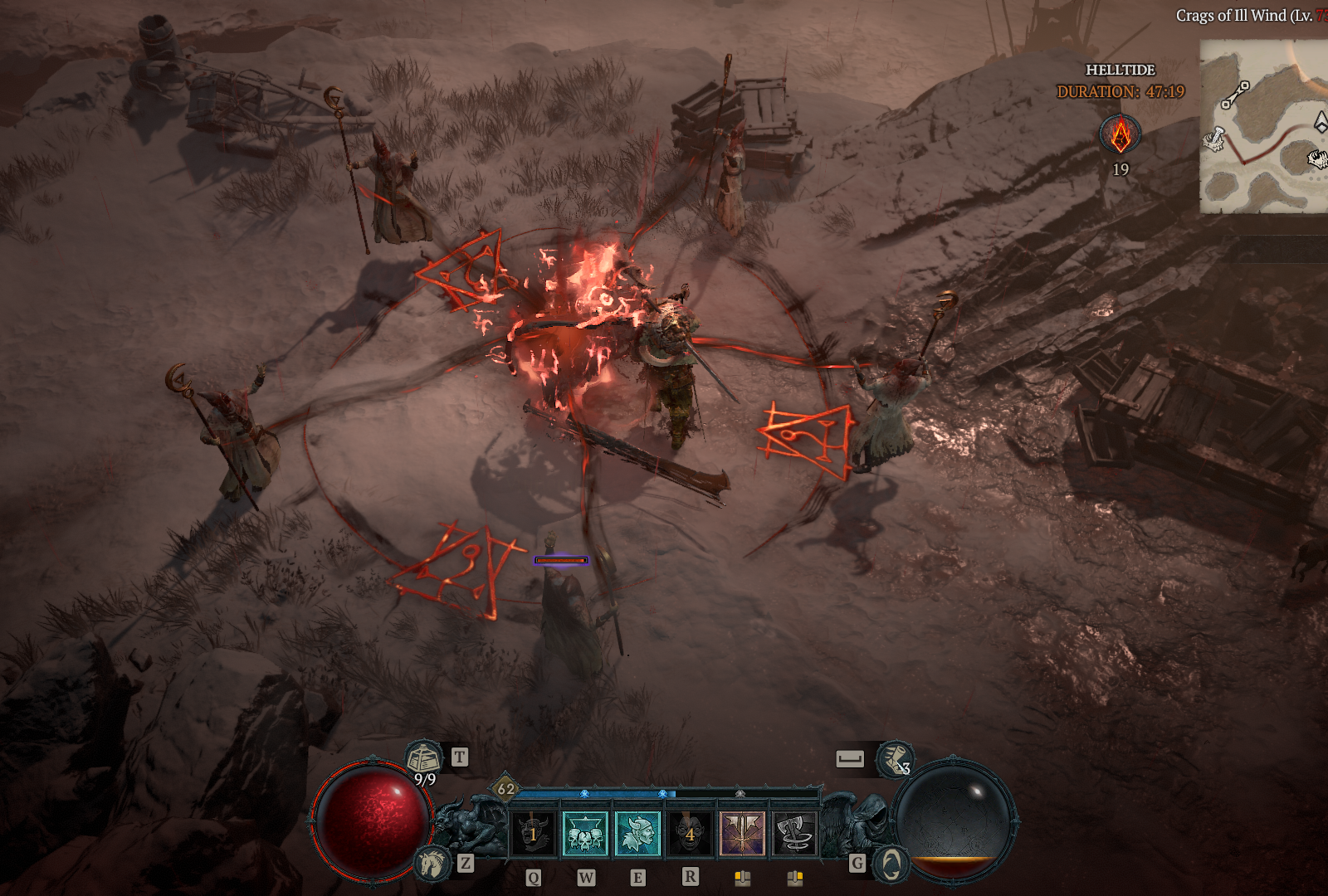1328x896 pixels.
Task: Click the Helltide flaming cinder icon
Action: tap(1120, 135)
